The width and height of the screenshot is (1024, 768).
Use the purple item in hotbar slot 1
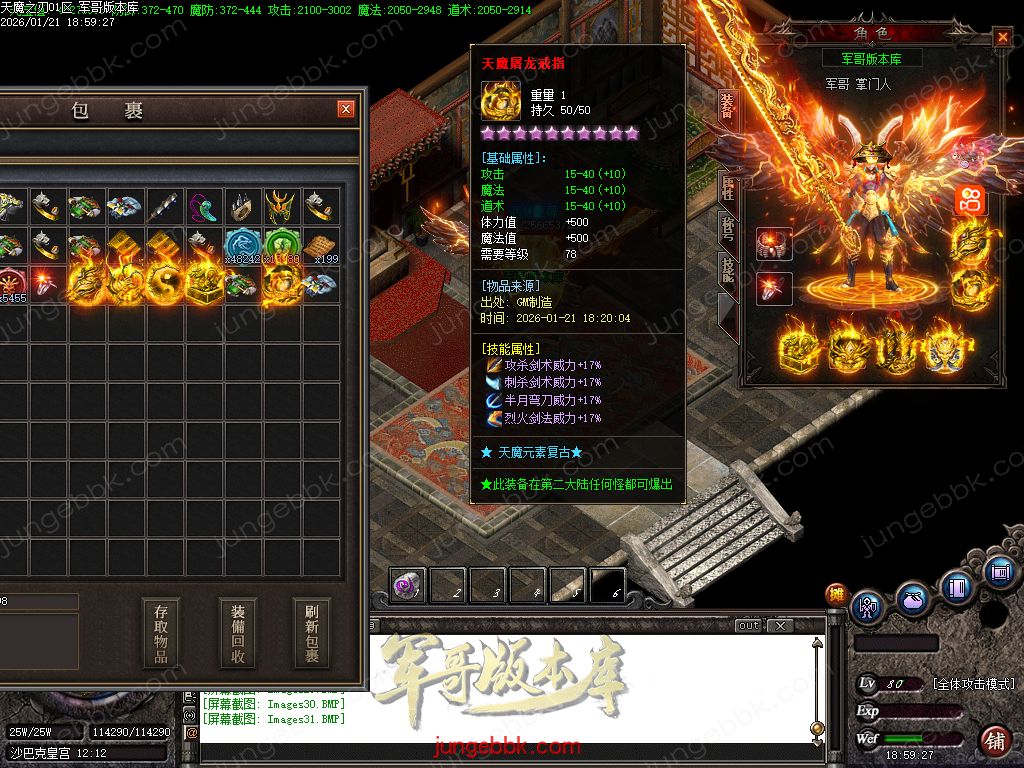pos(407,585)
